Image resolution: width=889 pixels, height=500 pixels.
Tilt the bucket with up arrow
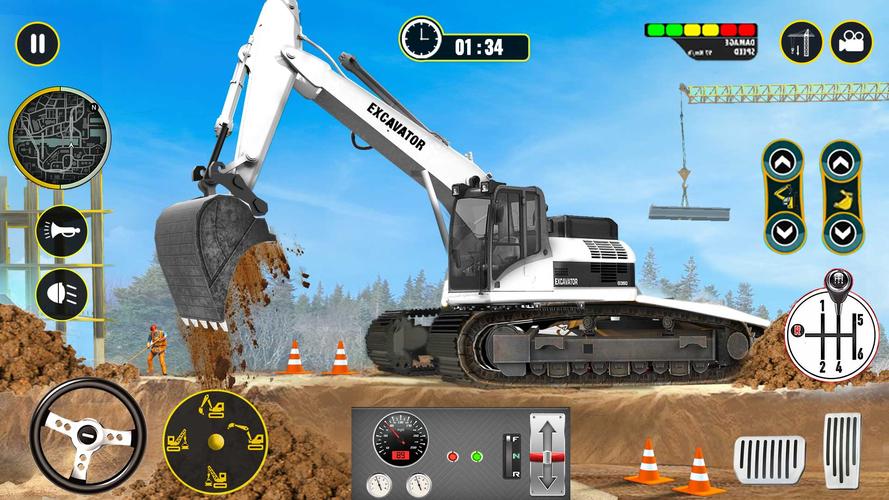click(841, 162)
